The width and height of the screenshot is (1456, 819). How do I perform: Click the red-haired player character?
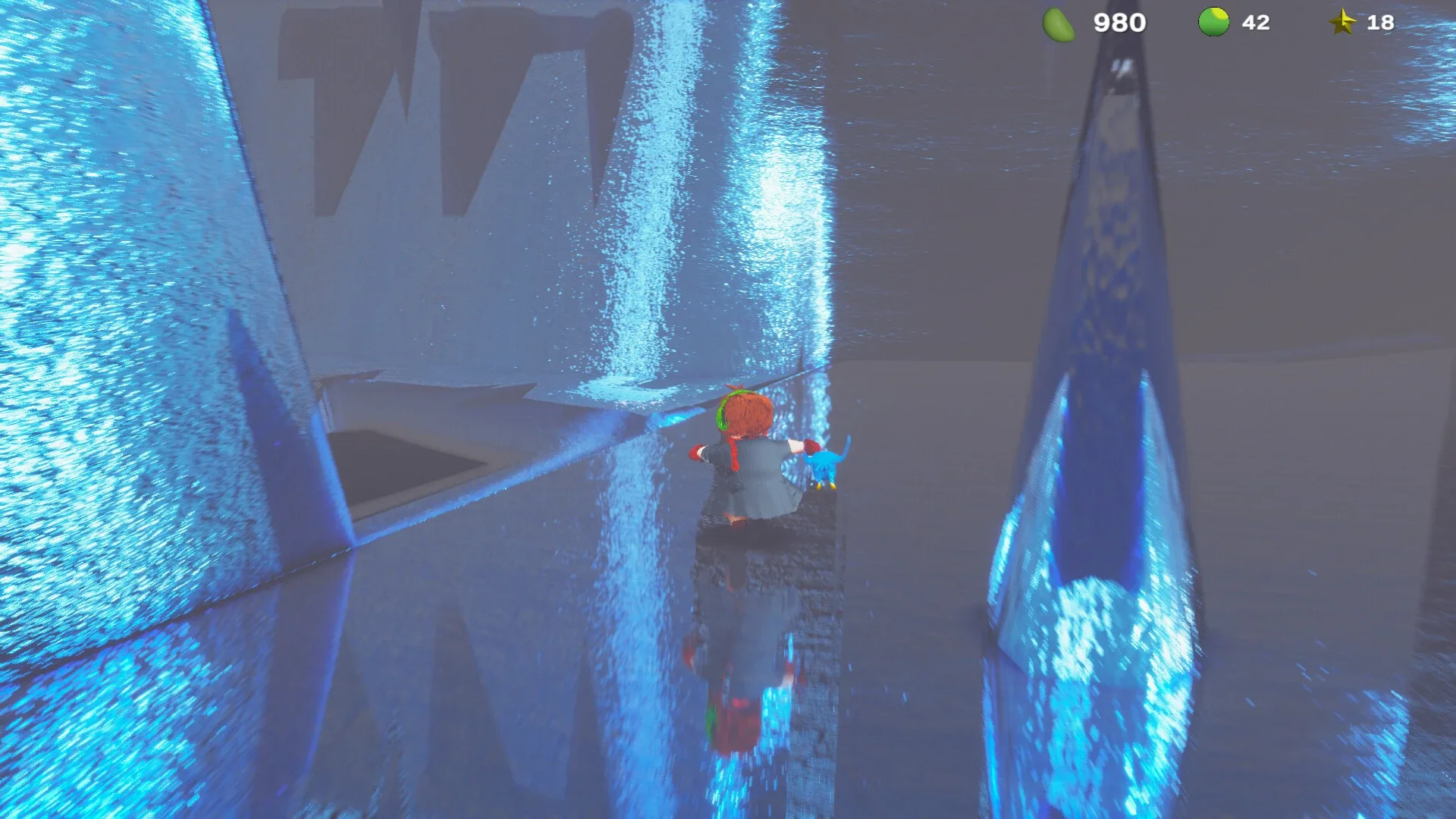743,455
